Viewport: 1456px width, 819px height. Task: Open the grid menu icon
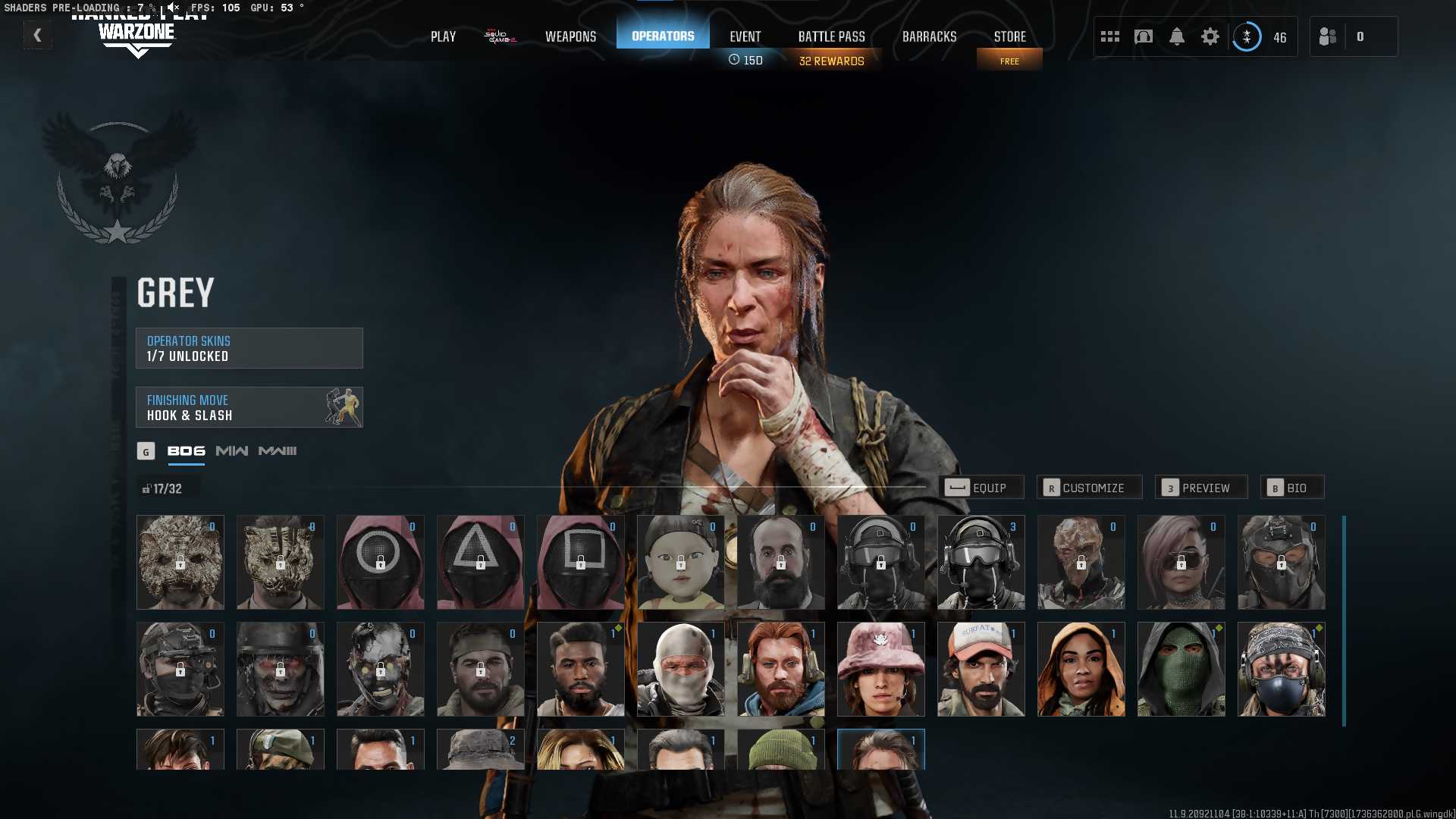(x=1109, y=36)
